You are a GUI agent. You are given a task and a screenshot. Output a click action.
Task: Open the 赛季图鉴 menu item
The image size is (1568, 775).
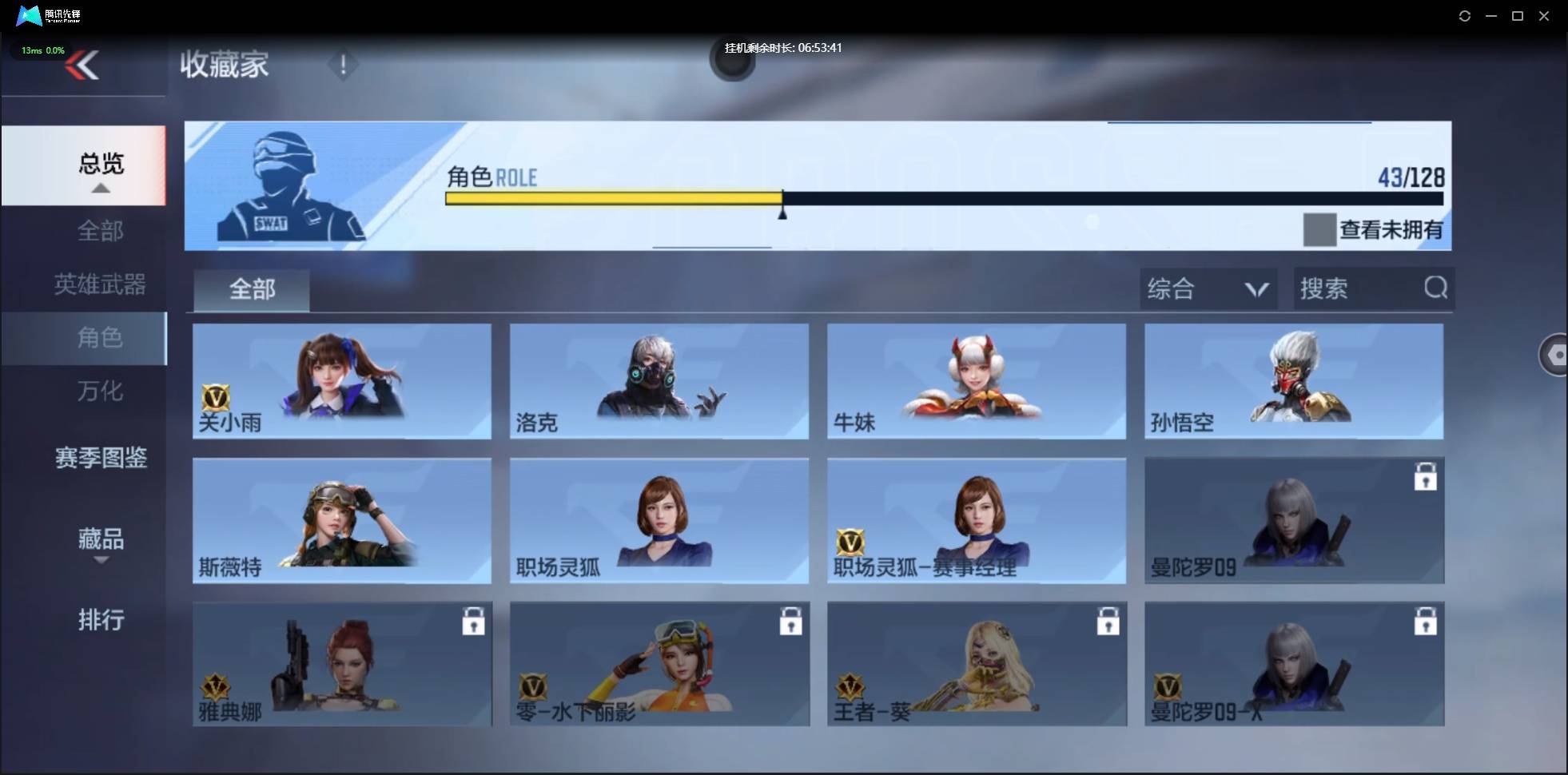(x=101, y=457)
